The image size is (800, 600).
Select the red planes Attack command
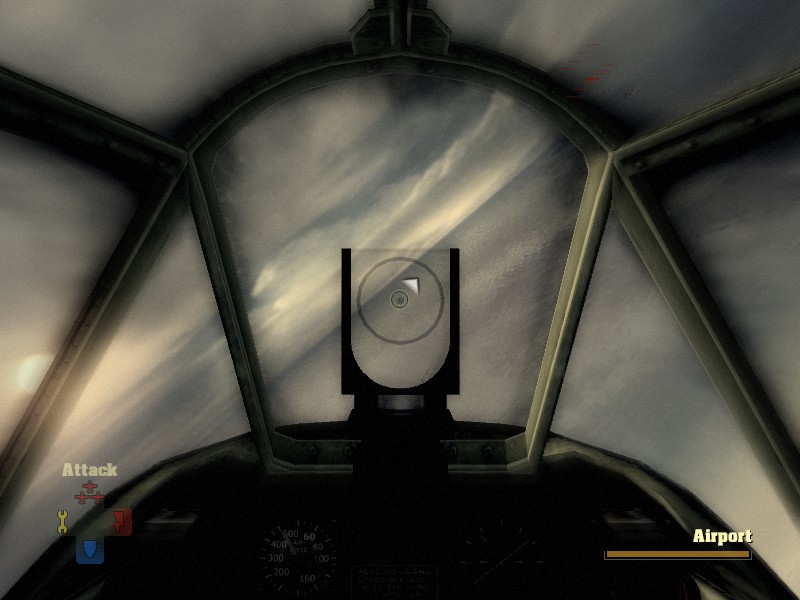coord(90,493)
